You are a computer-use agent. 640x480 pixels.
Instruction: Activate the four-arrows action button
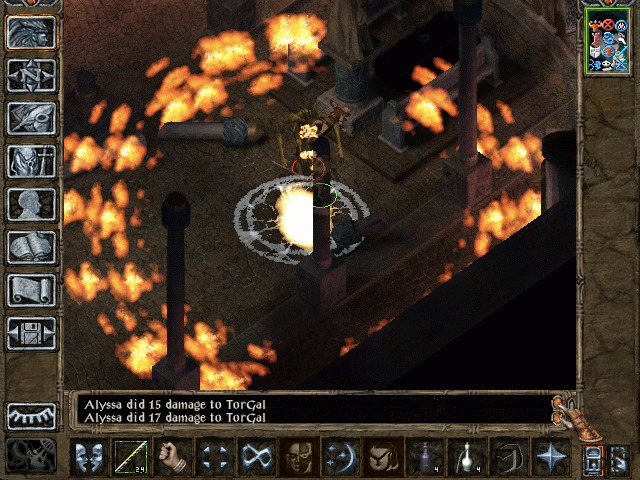coord(215,456)
